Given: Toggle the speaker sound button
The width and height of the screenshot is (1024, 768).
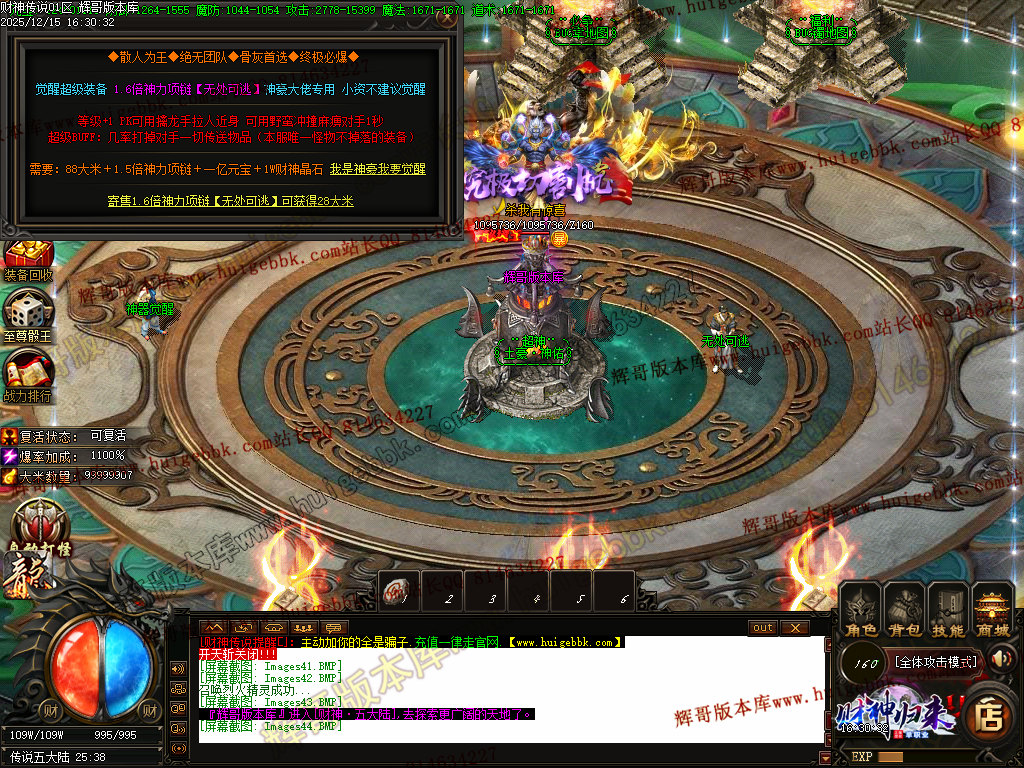Looking at the screenshot, I should (1001, 658).
